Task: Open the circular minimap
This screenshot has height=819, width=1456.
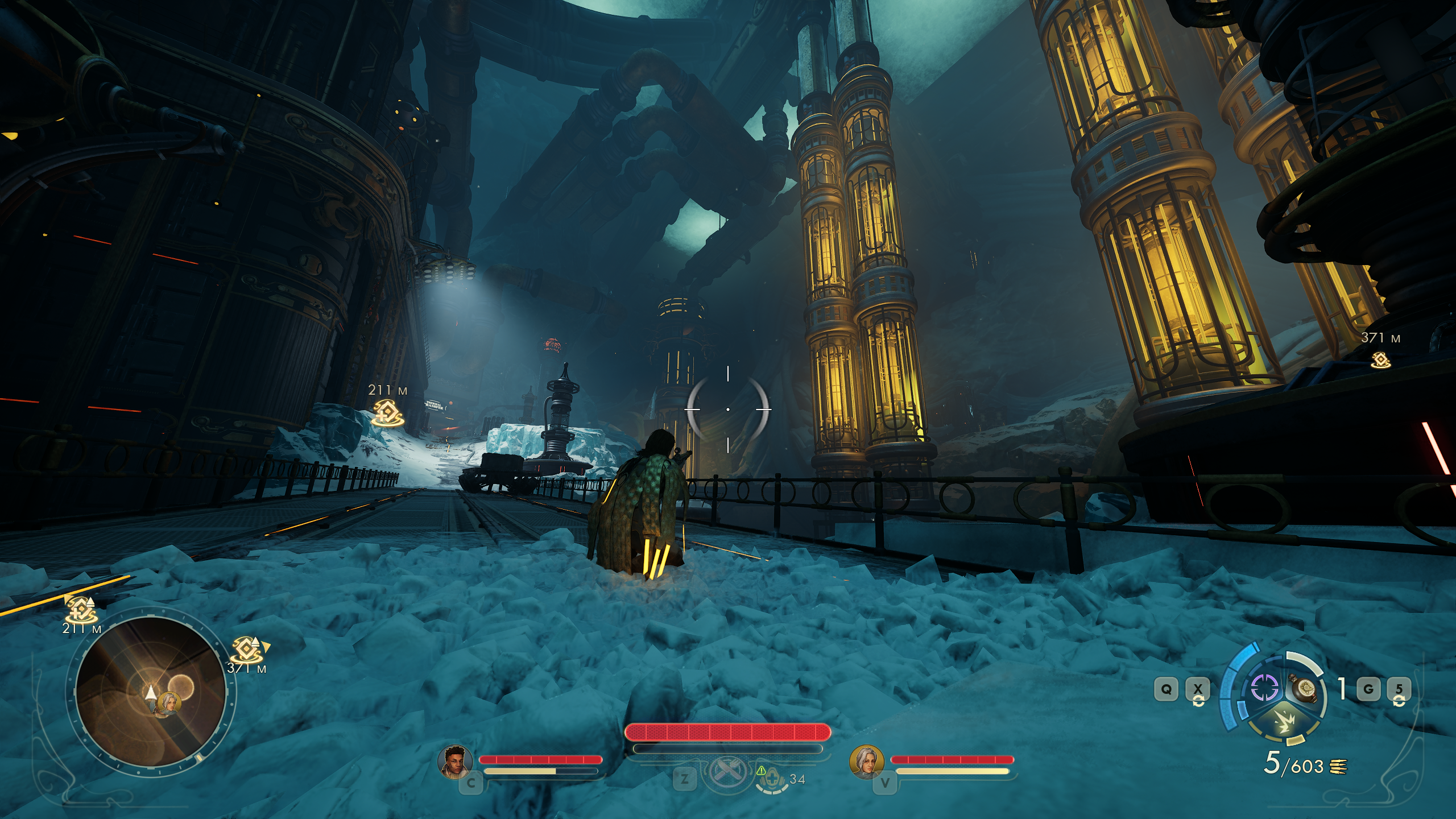Action: pos(151,691)
